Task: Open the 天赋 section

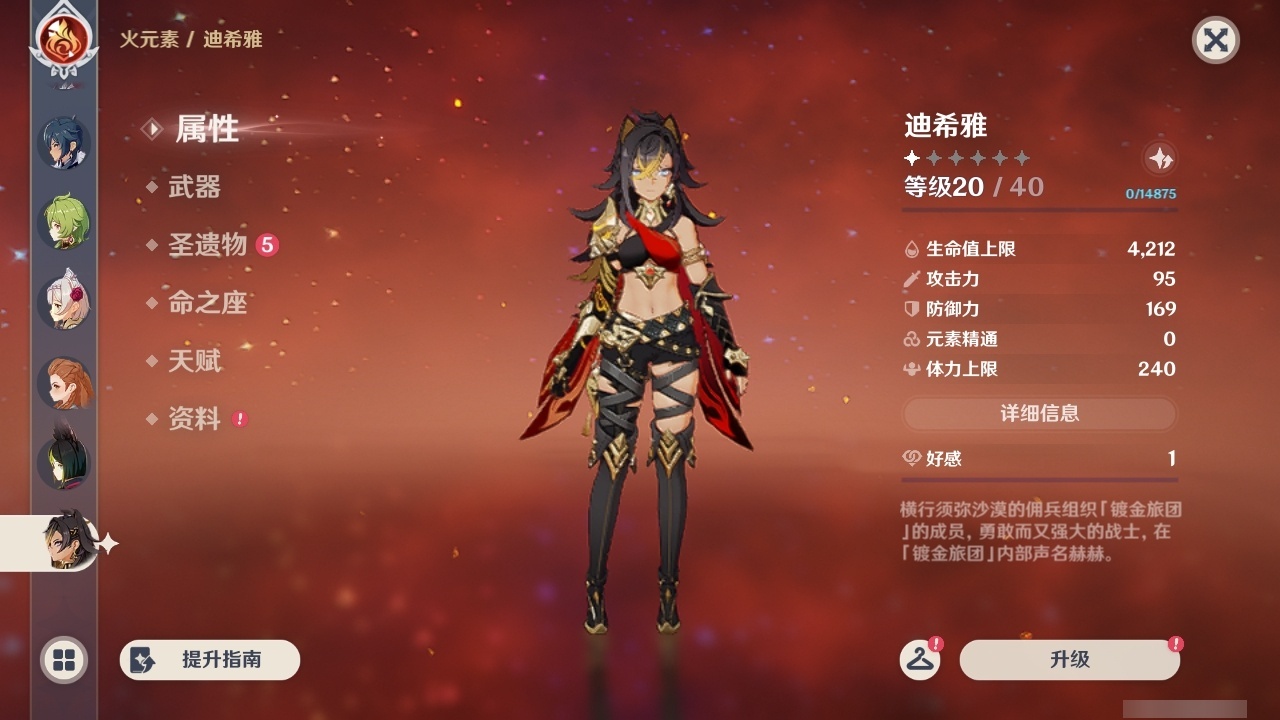Action: pyautogui.click(x=197, y=362)
